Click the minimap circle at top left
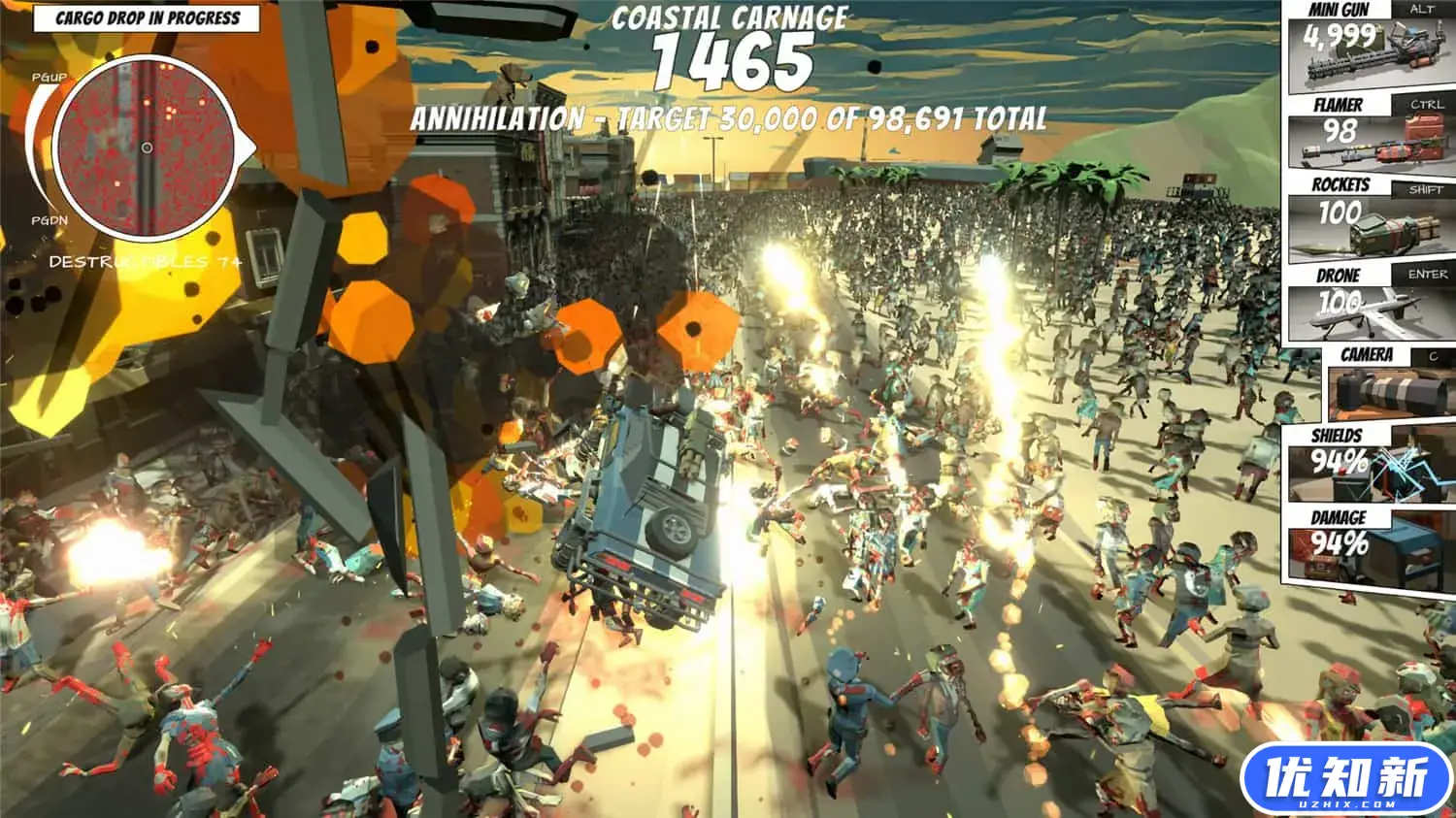 click(x=146, y=146)
